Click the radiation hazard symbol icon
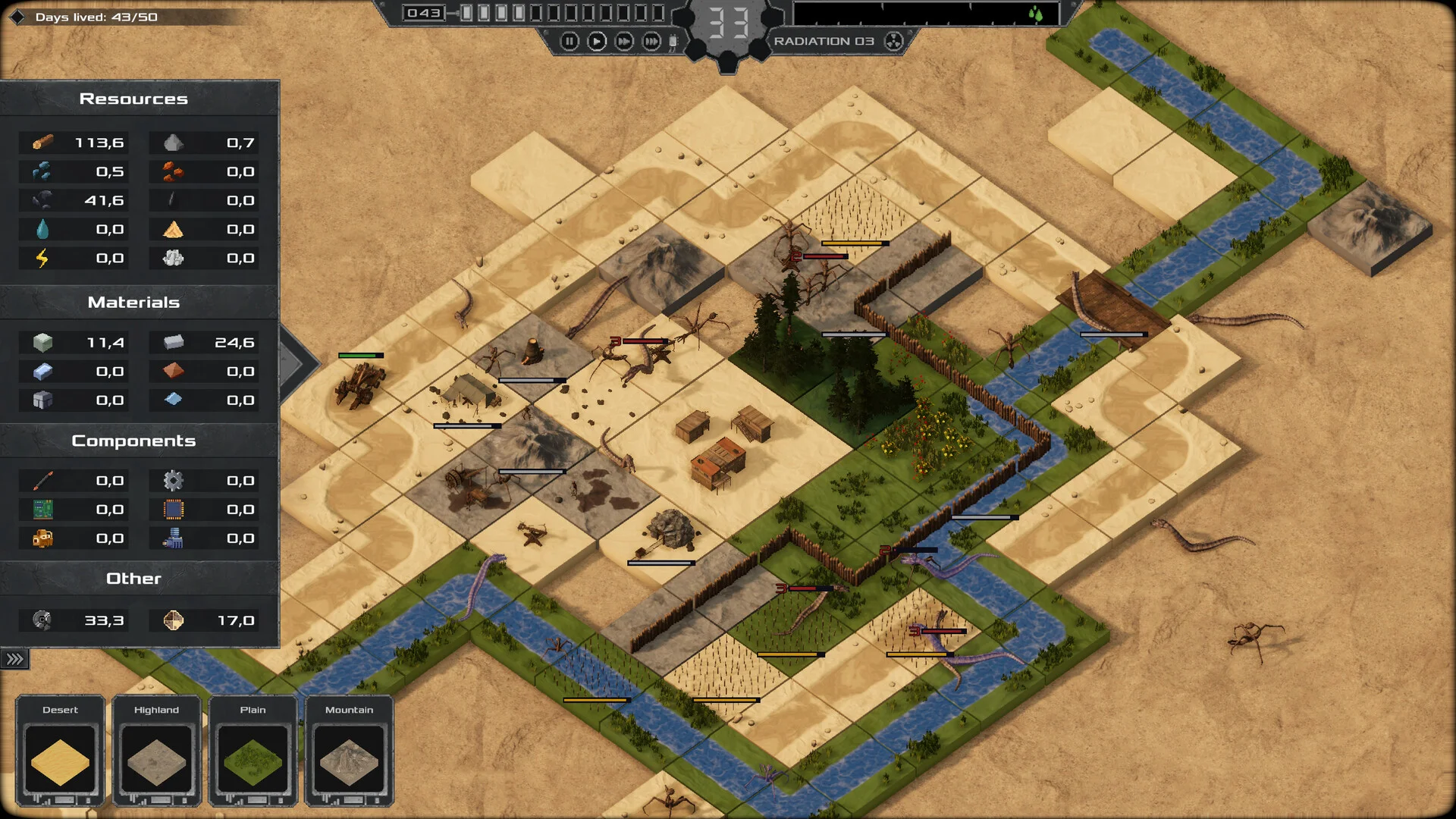The height and width of the screenshot is (819, 1456). 894,42
